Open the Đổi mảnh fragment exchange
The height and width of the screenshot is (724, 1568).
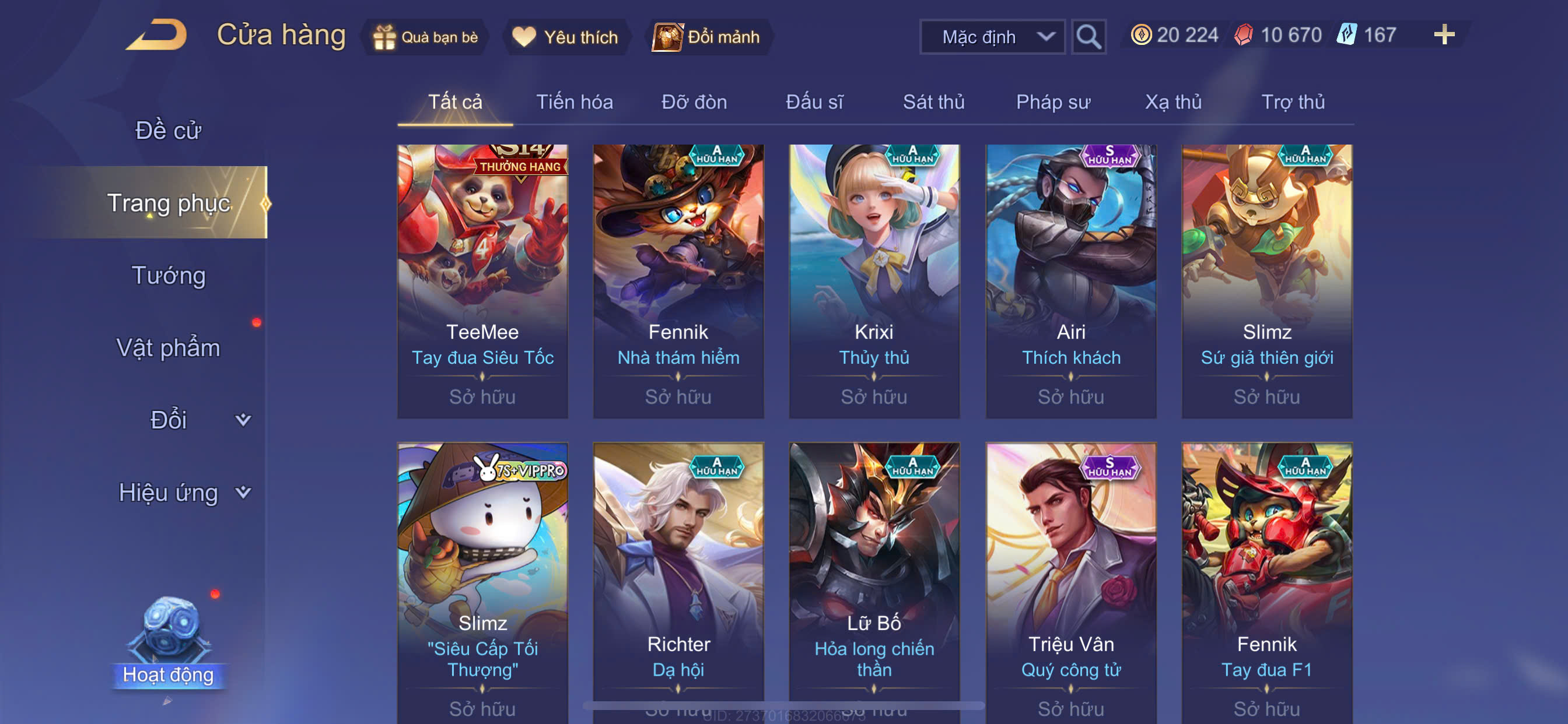click(x=706, y=37)
